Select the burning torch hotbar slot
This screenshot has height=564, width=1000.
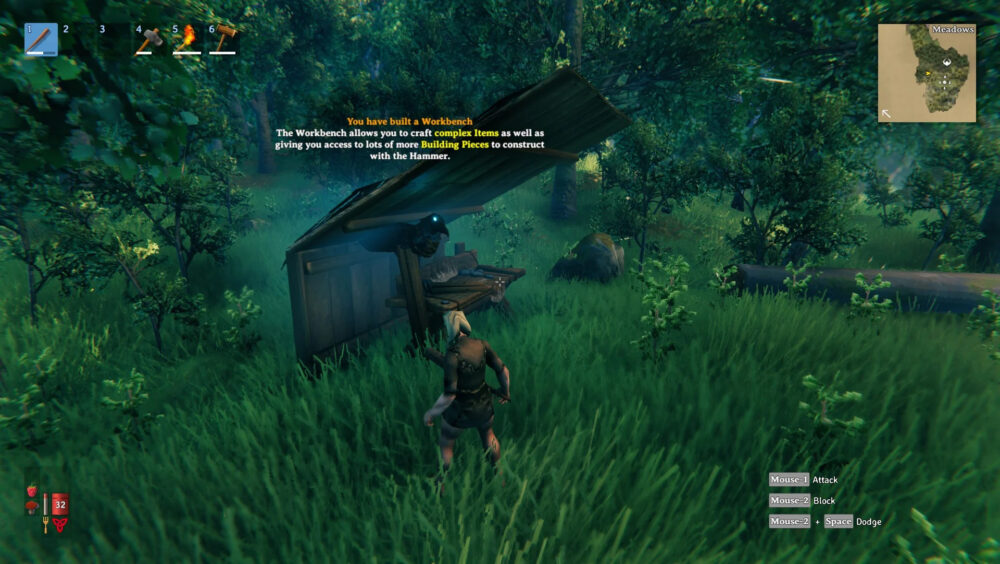tap(187, 39)
